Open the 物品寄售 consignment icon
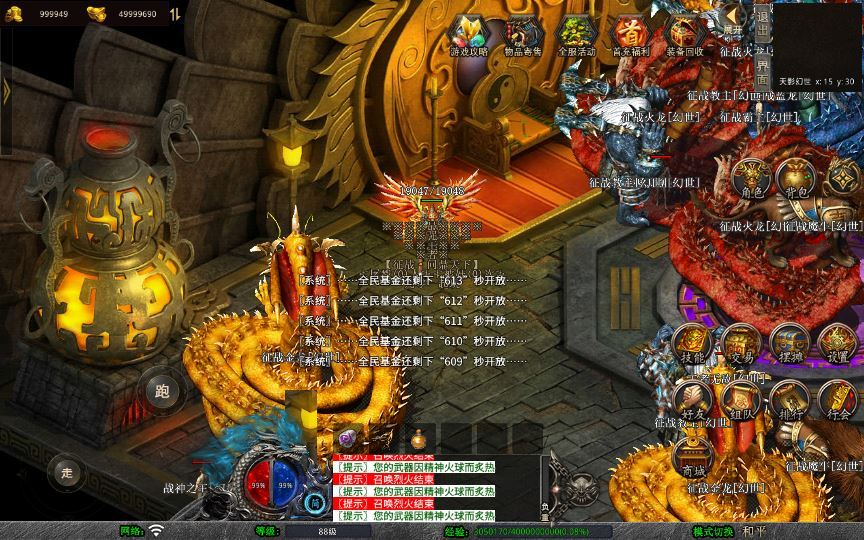The width and height of the screenshot is (864, 540). (524, 35)
